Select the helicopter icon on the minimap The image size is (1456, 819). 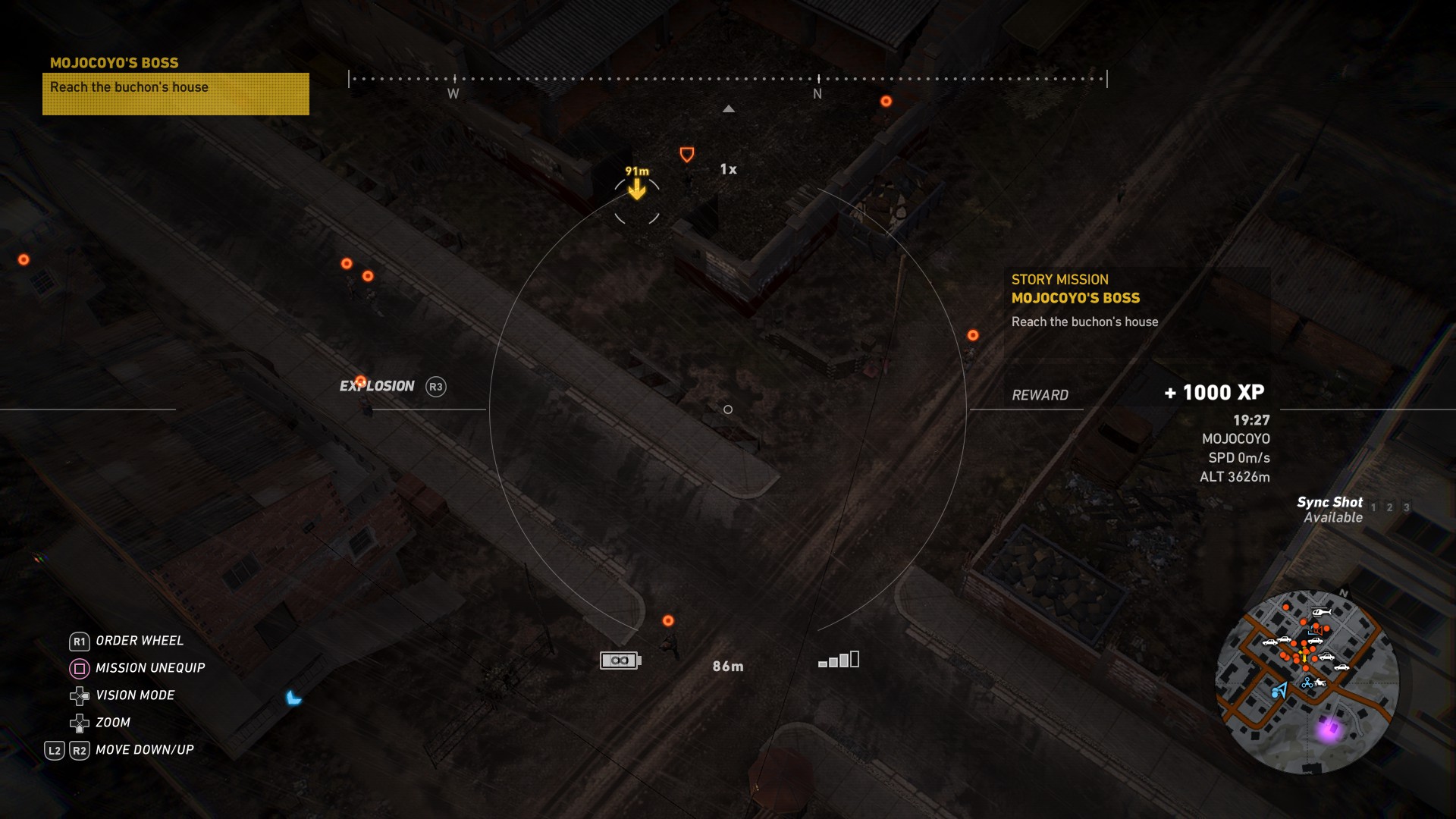coord(1321,612)
